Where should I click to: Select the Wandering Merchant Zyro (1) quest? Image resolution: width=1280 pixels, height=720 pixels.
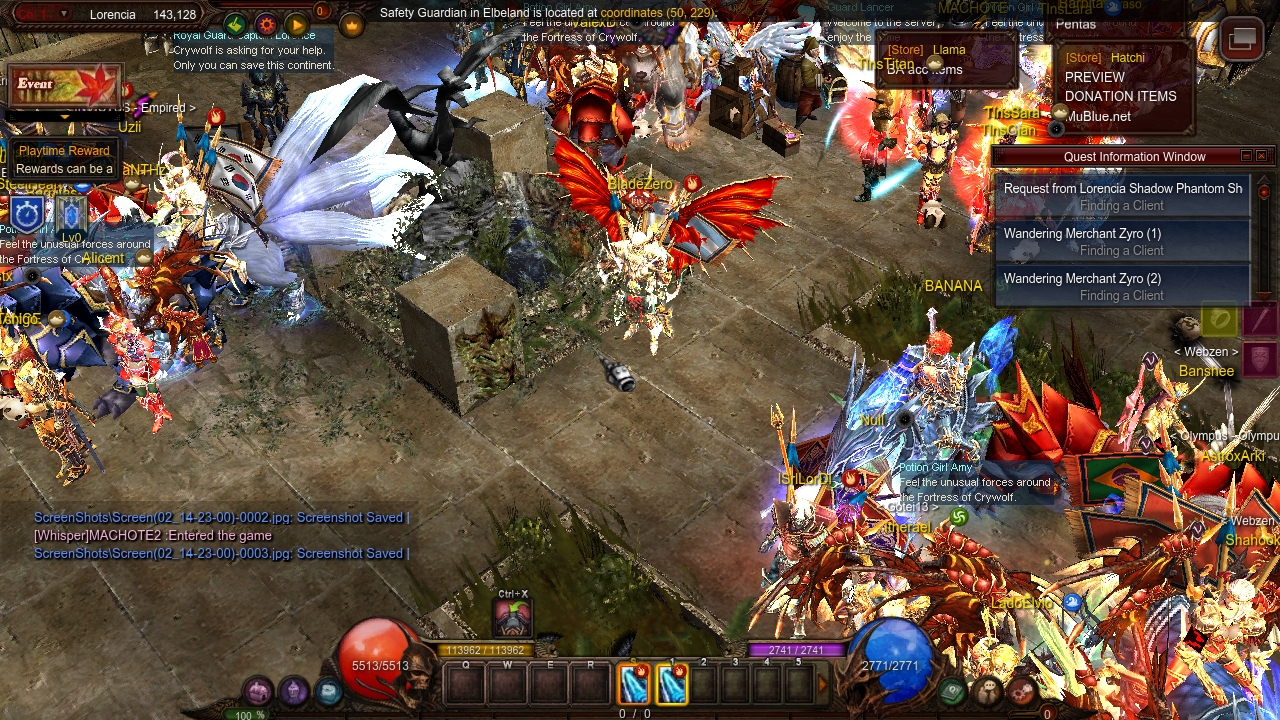[1122, 241]
